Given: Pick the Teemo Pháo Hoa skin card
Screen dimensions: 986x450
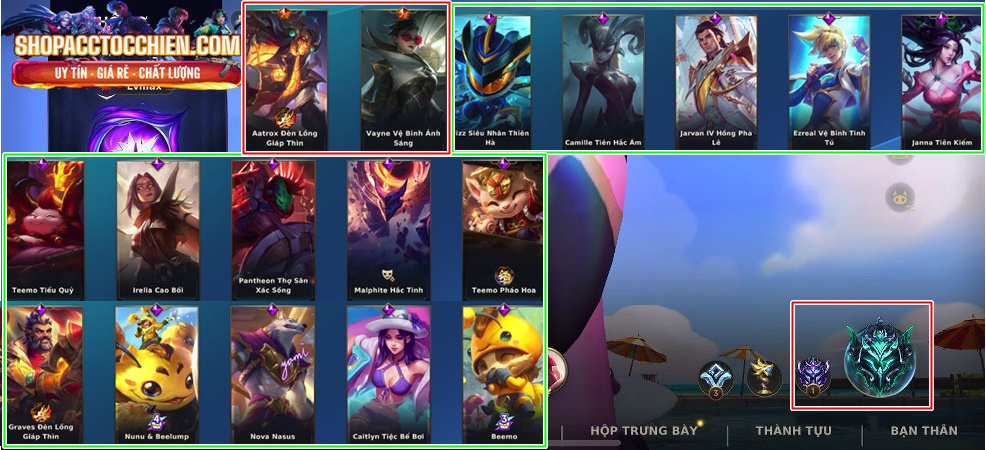Looking at the screenshot, I should 500,230.
